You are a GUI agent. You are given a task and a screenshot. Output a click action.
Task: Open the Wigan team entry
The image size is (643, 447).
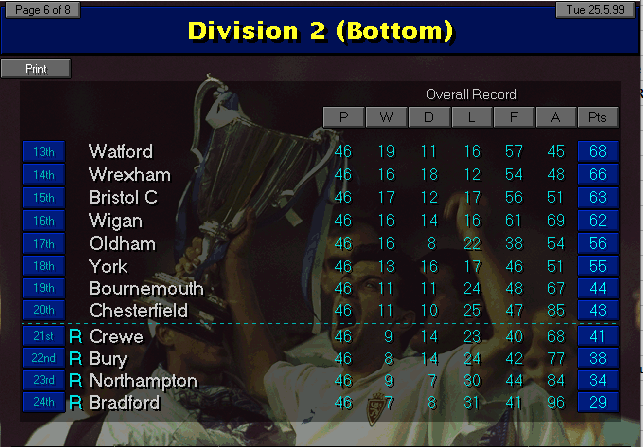(115, 221)
